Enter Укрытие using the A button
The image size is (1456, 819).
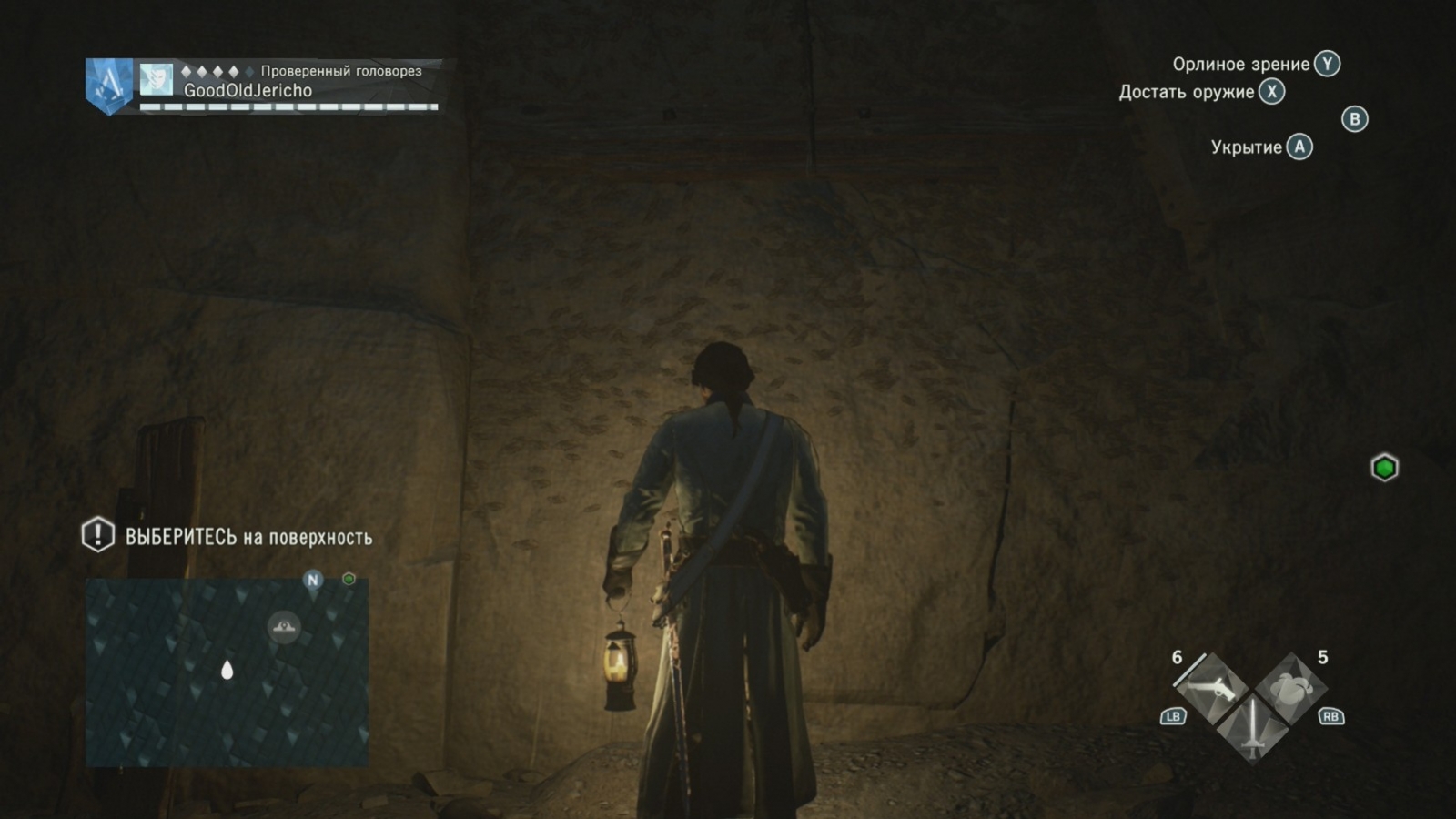pos(1299,148)
